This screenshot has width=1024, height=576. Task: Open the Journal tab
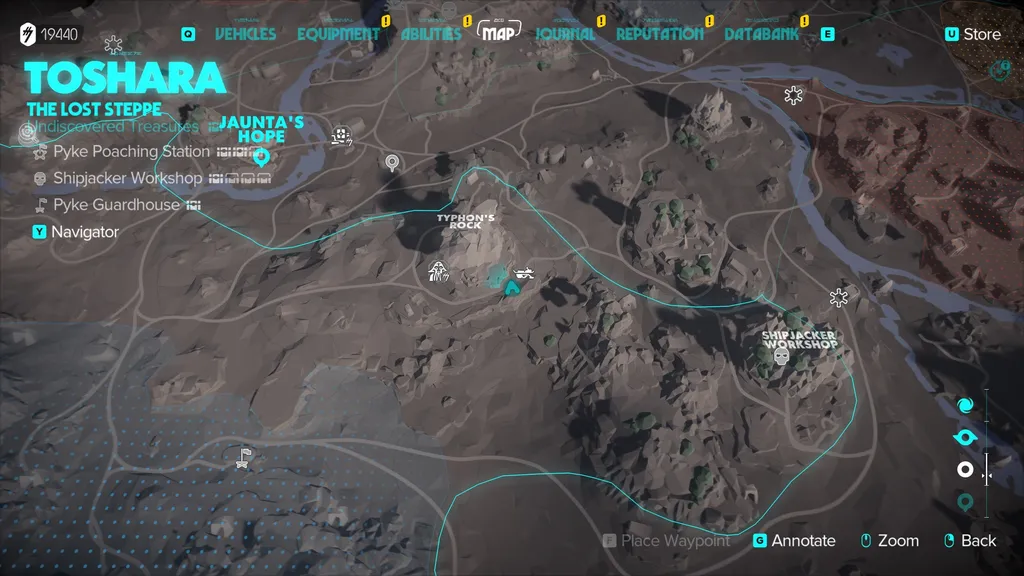(565, 34)
